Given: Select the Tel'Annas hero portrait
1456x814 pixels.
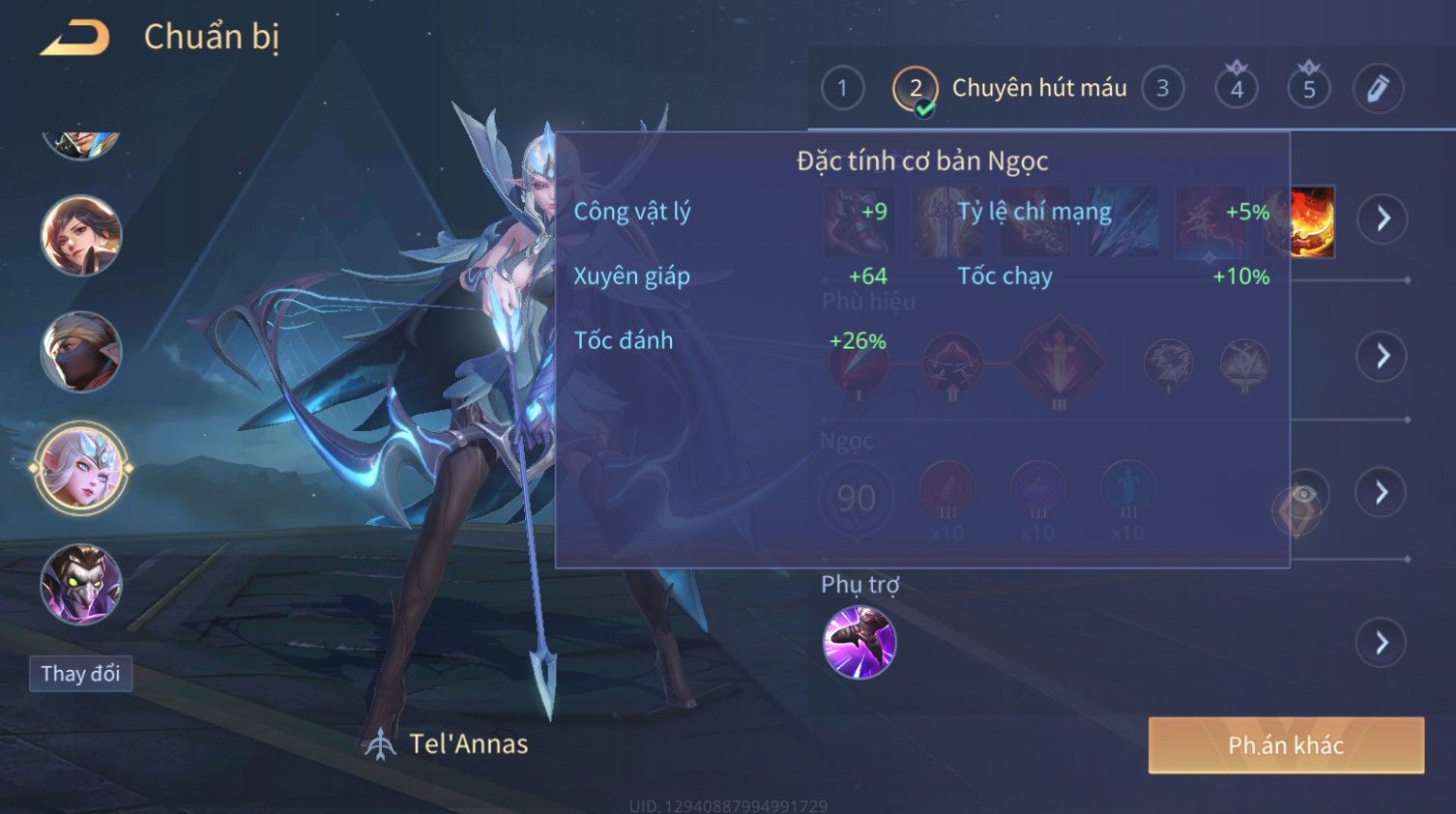Looking at the screenshot, I should 81,468.
